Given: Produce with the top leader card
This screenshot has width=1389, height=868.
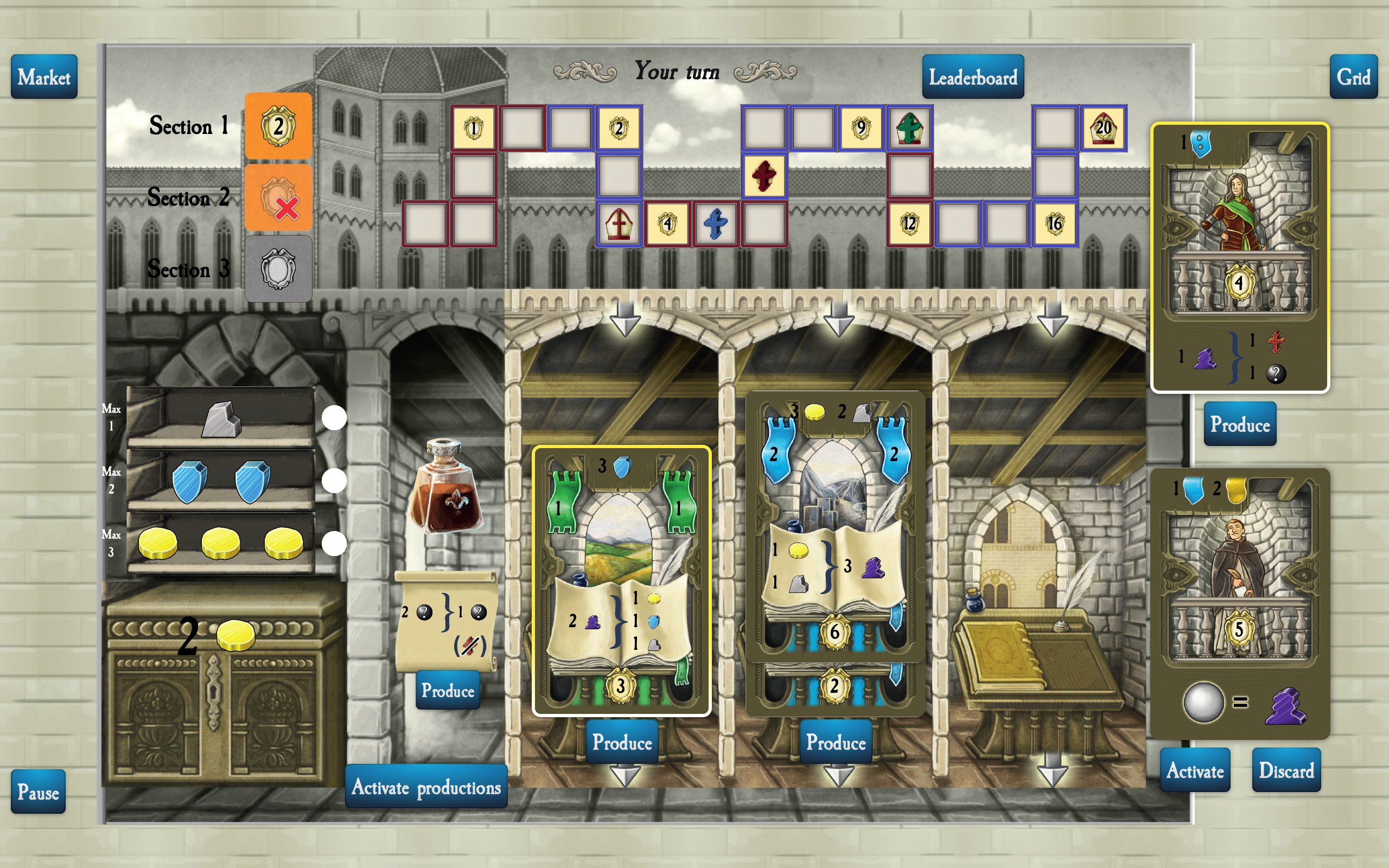Looking at the screenshot, I should (x=1240, y=424).
